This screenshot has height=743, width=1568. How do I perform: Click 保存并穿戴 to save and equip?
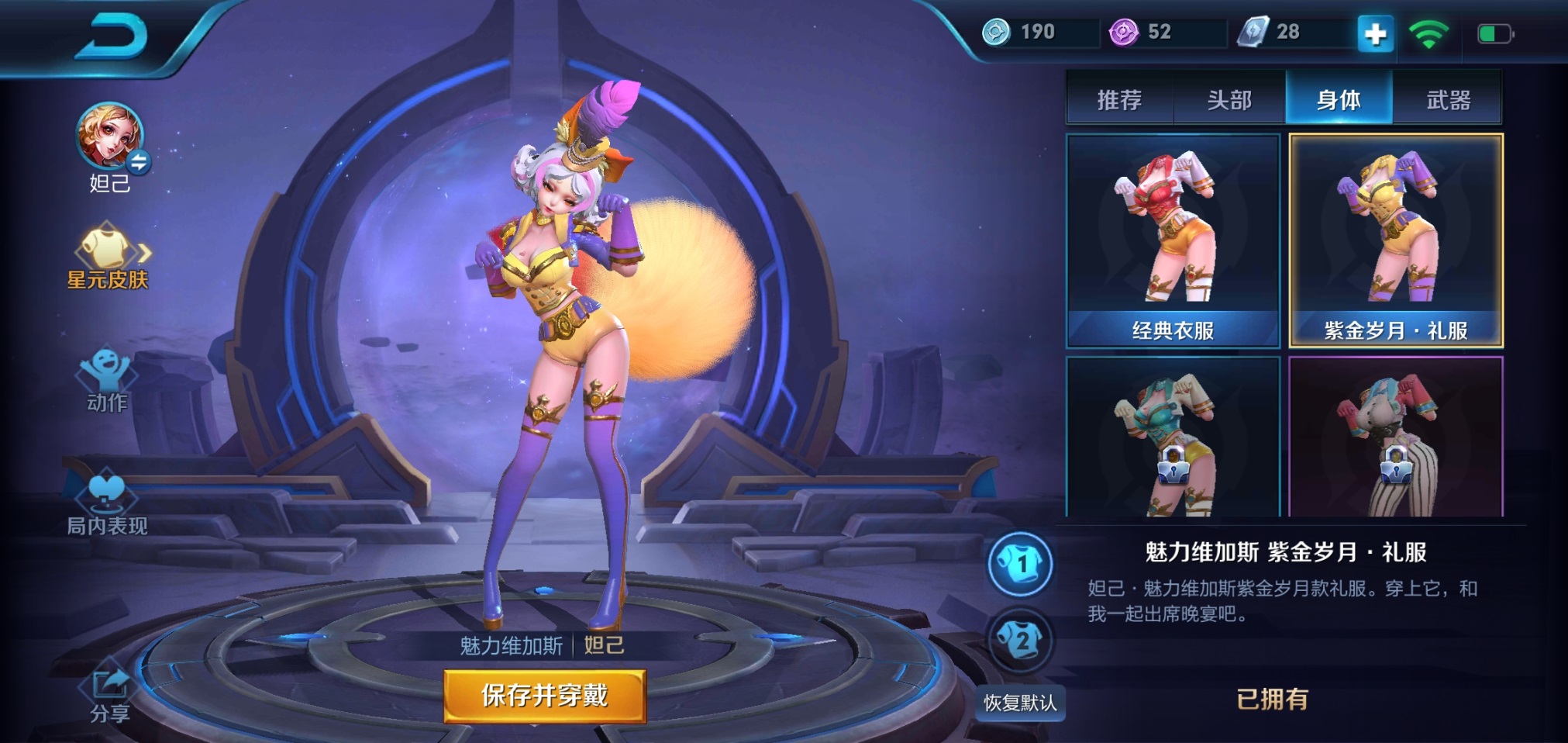coord(544,696)
